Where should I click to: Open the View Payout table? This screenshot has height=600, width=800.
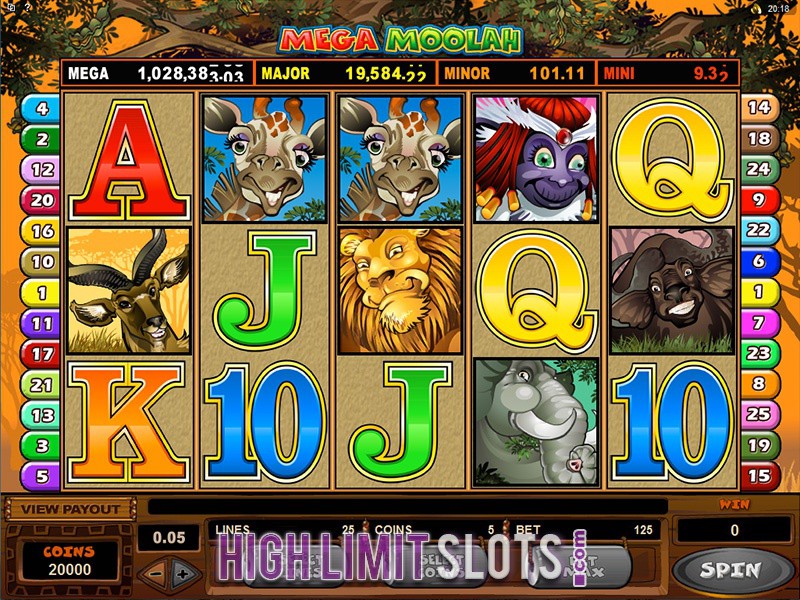click(x=69, y=509)
